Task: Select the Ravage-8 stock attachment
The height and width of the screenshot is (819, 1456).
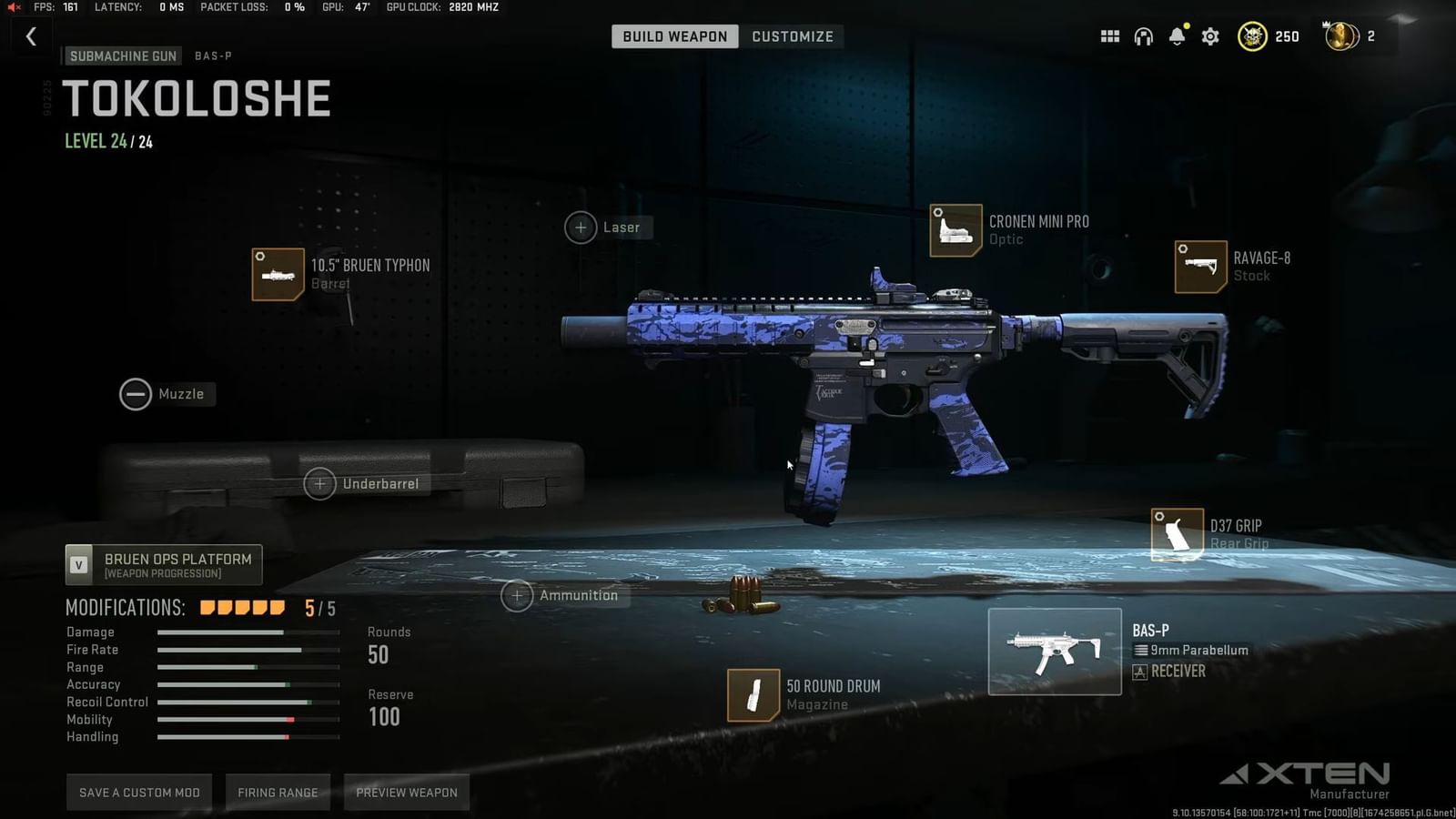Action: pyautogui.click(x=1199, y=268)
